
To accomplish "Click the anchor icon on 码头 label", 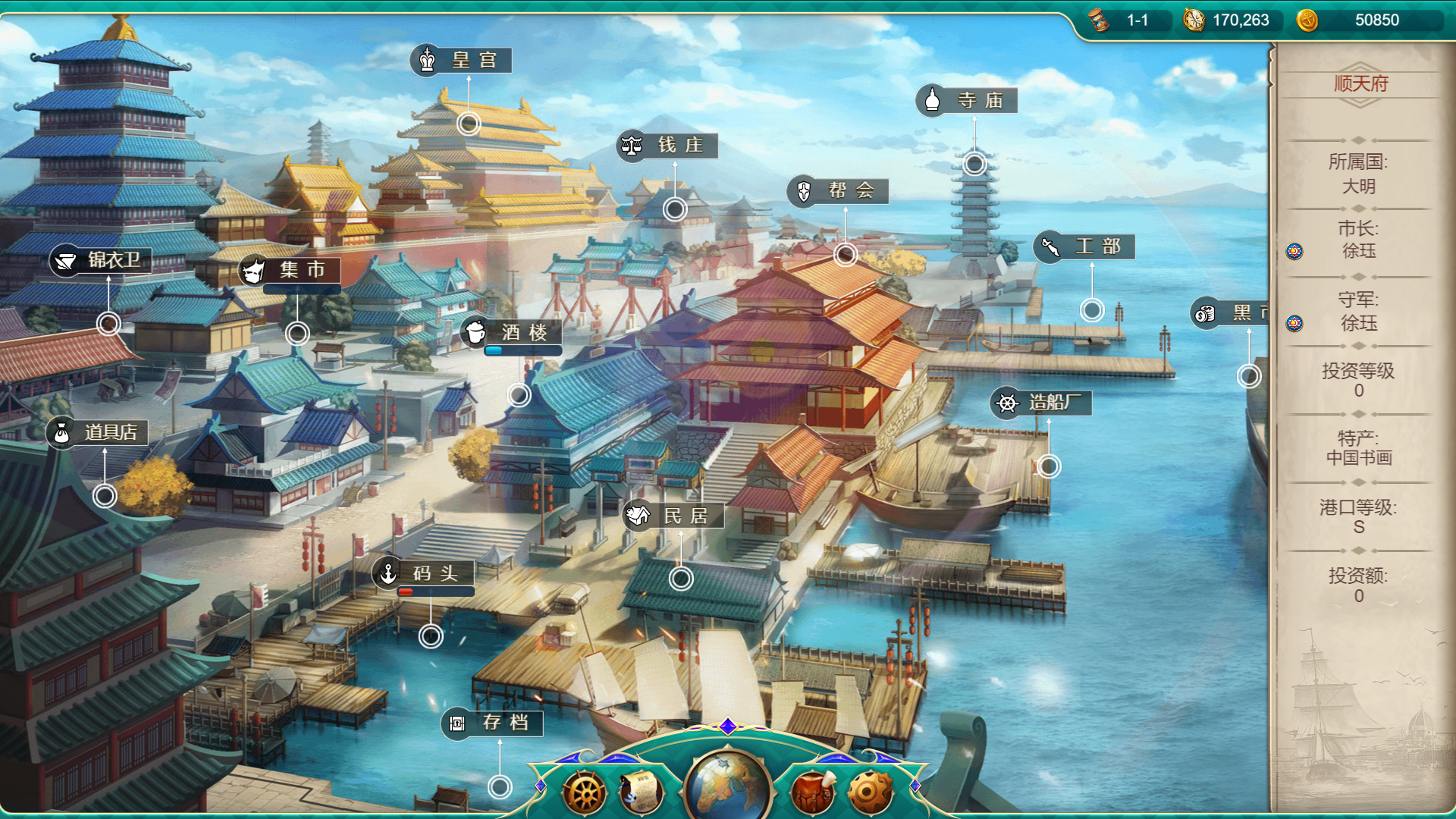I will click(387, 574).
